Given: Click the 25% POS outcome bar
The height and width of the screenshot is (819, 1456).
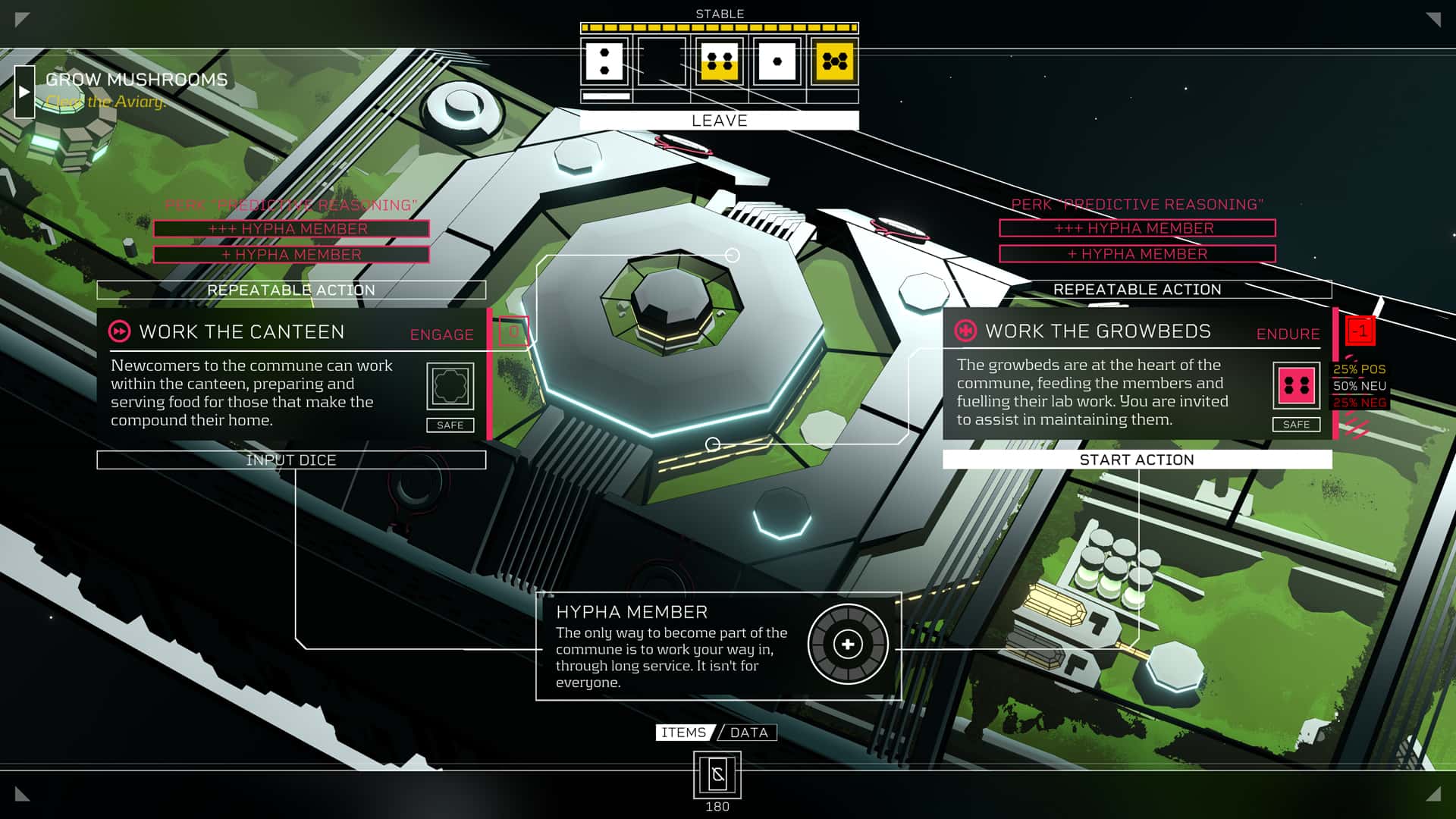Looking at the screenshot, I should click(x=1360, y=371).
